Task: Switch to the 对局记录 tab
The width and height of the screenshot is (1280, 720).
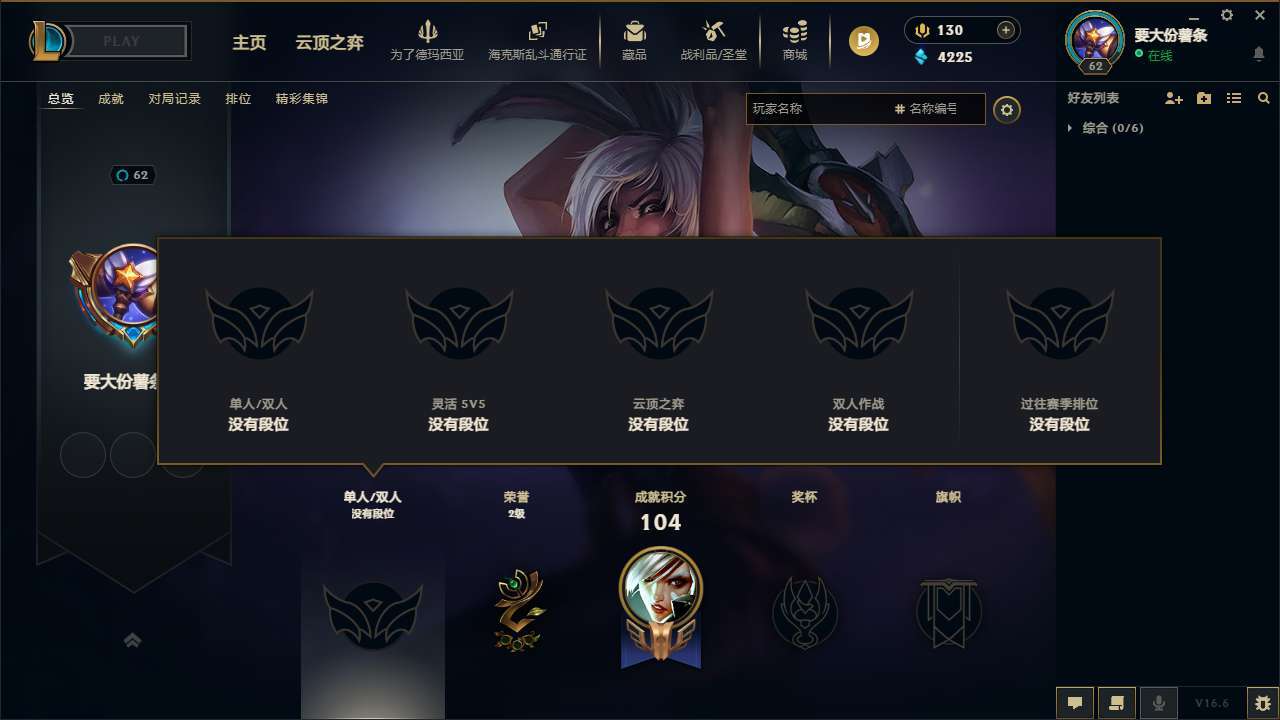Action: point(175,99)
